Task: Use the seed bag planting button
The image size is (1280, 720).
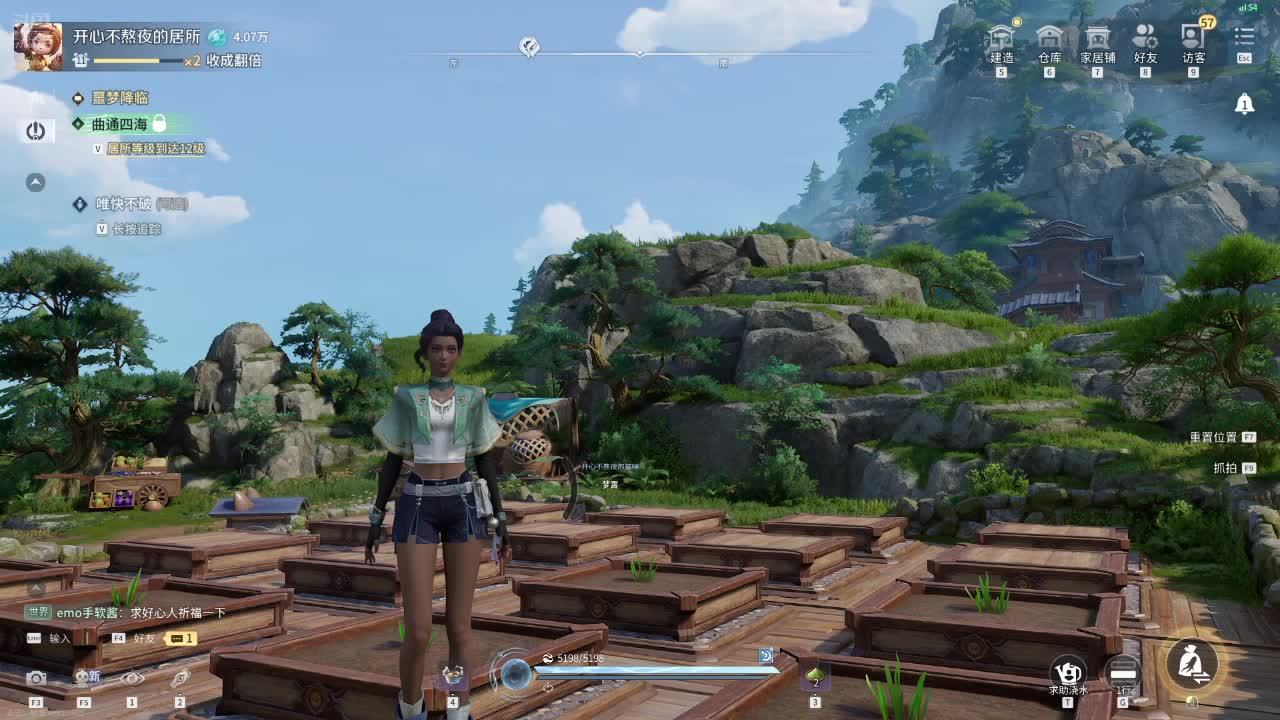Action: (x=1192, y=662)
